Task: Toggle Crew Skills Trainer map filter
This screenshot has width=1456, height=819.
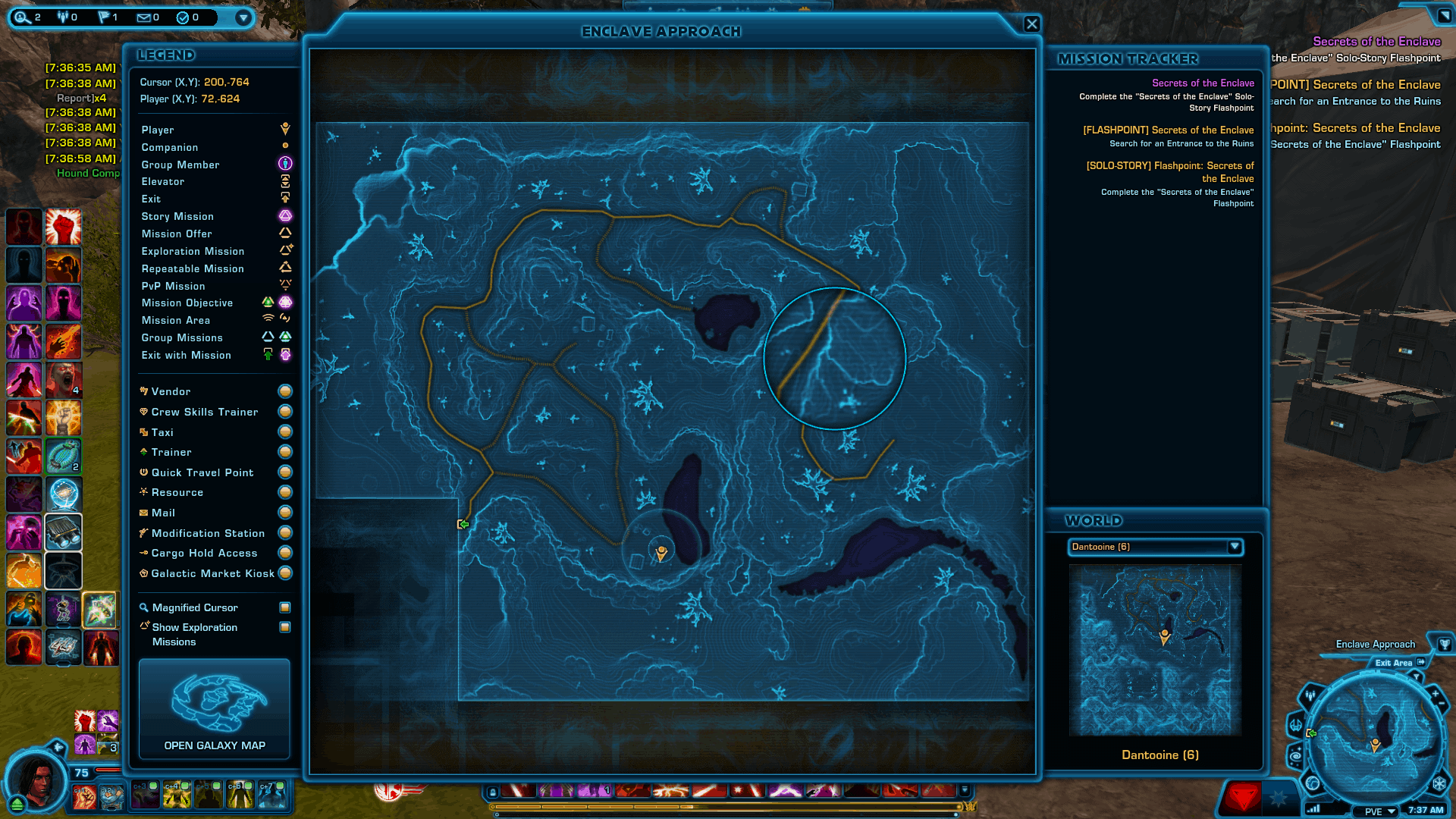Action: click(285, 412)
